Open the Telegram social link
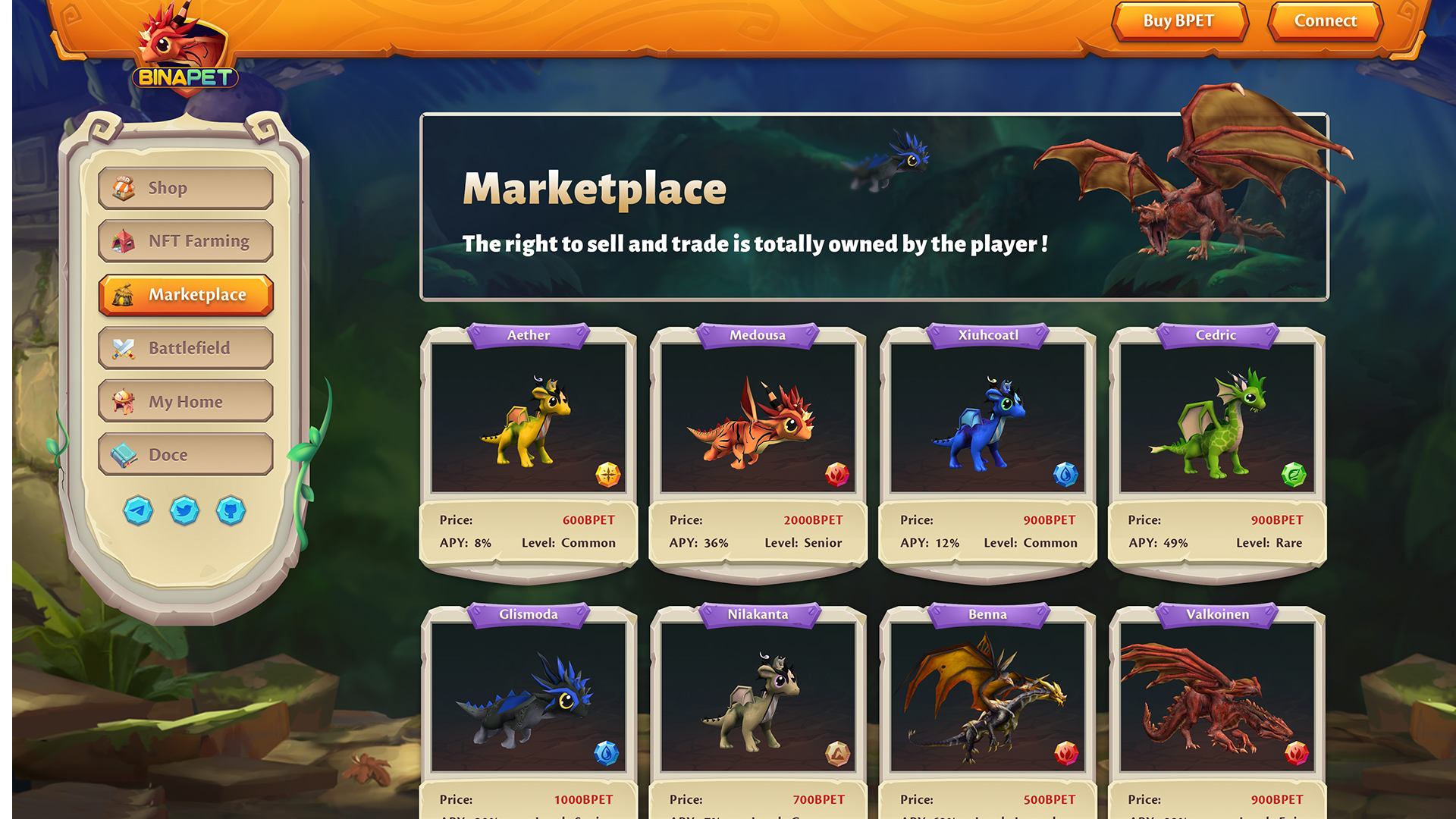The height and width of the screenshot is (819, 1456). (x=138, y=510)
